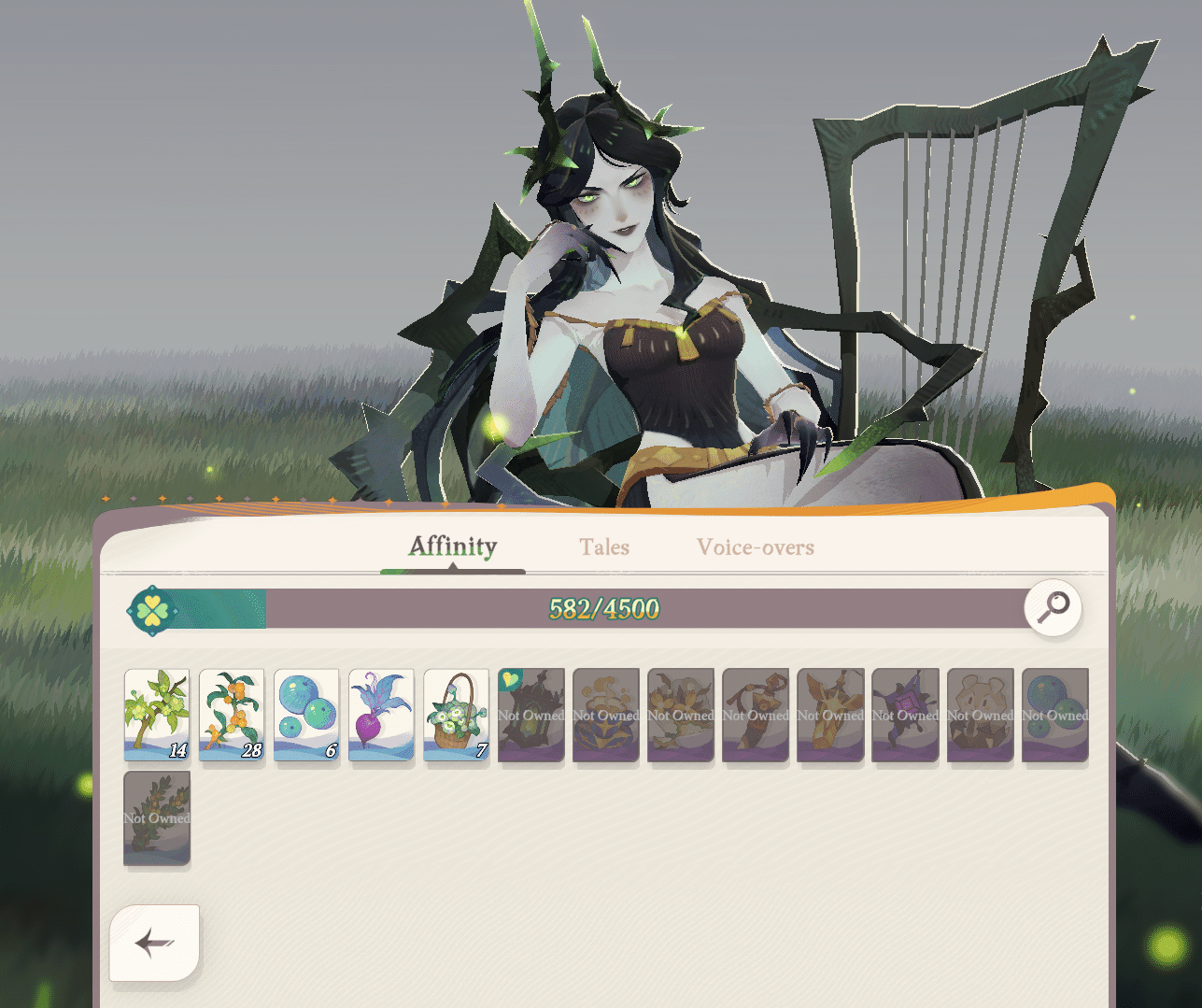The height and width of the screenshot is (1008, 1202).
Task: Click the 582/4500 affinity counter
Action: (x=602, y=608)
